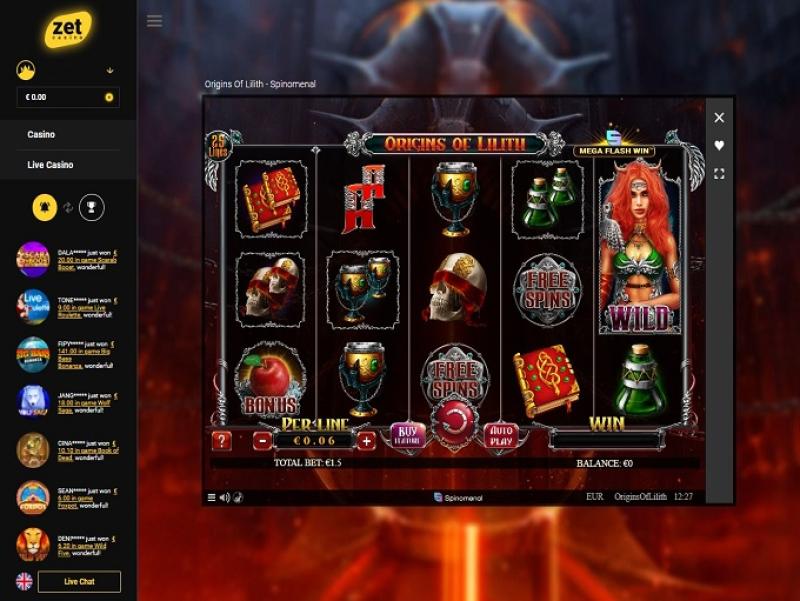
Task: Switch to Live Casino
Action: (x=50, y=165)
